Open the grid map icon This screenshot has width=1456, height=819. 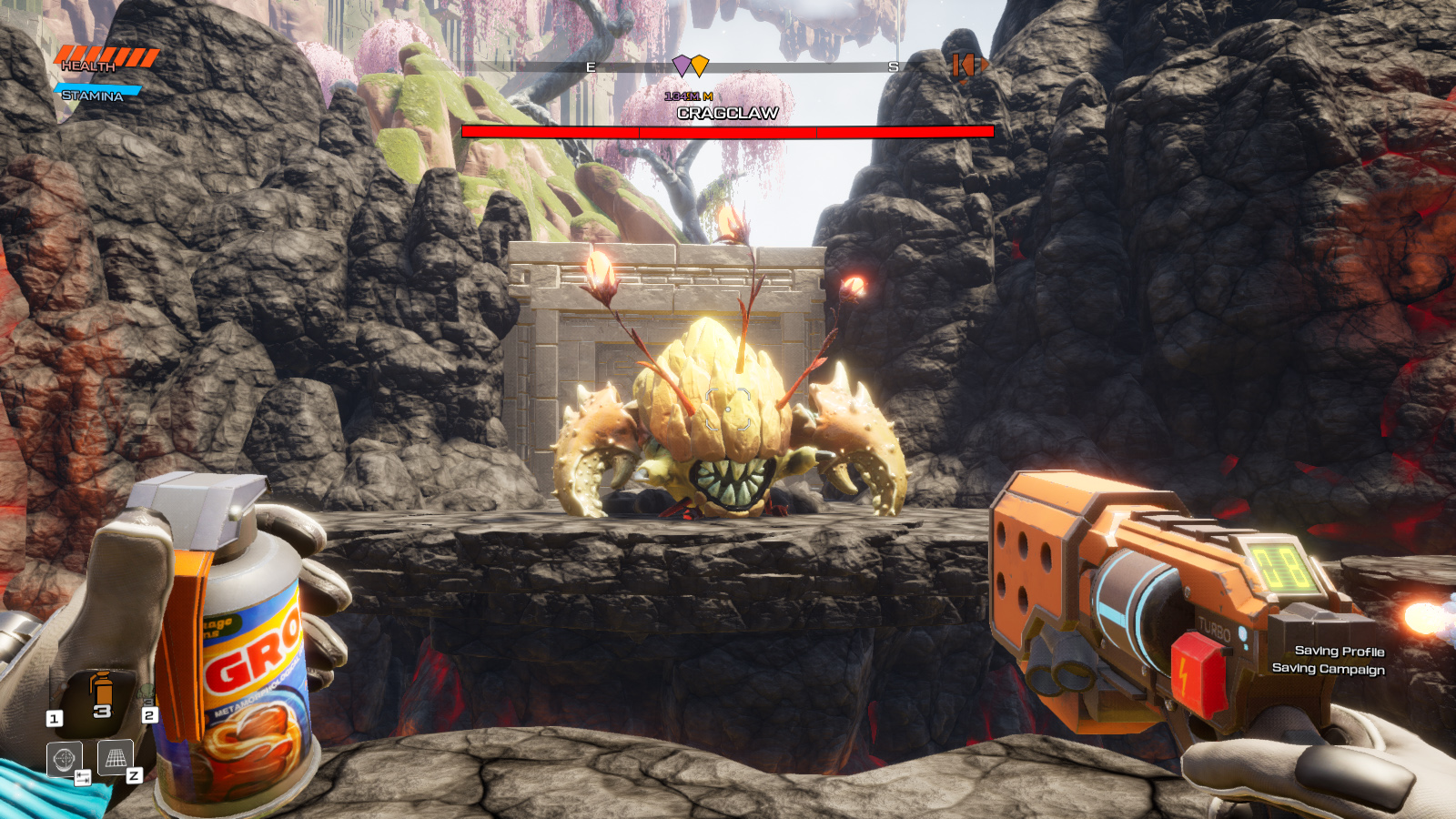point(116,757)
